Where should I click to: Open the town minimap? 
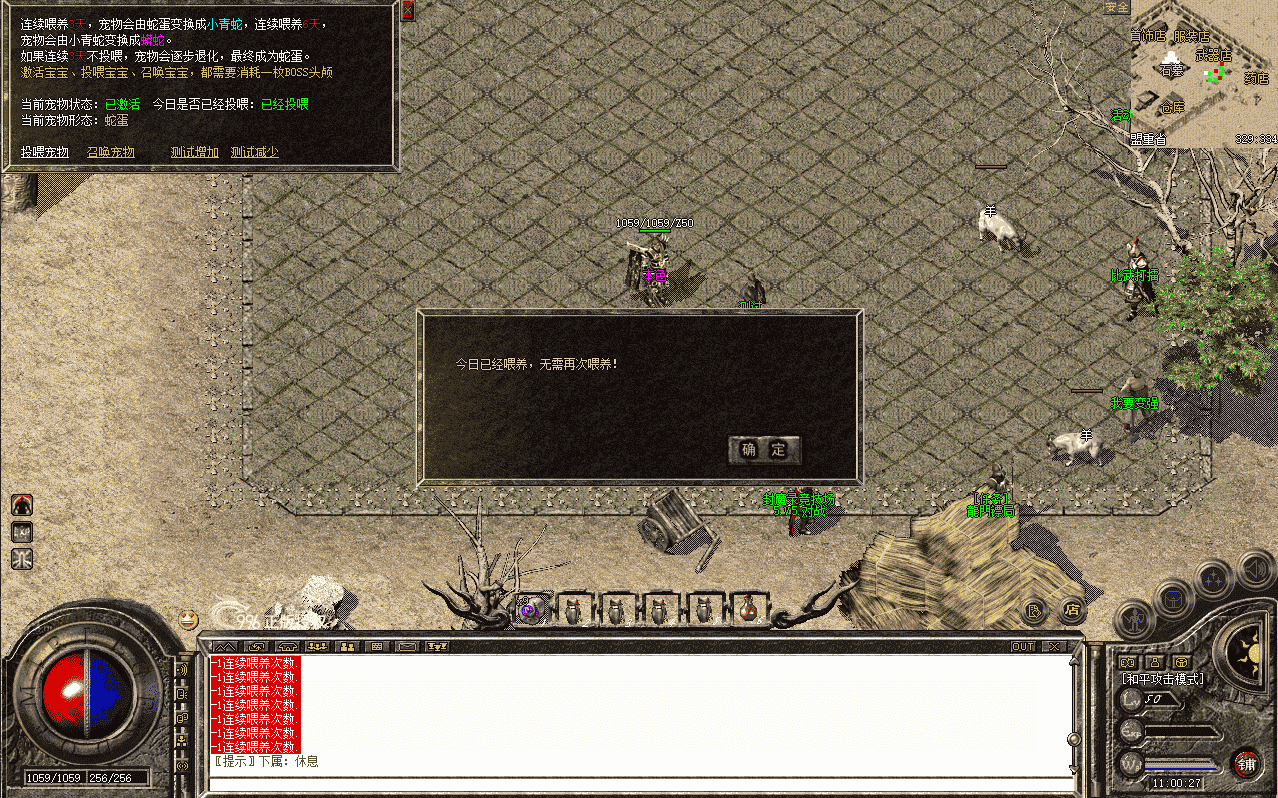click(1203, 74)
